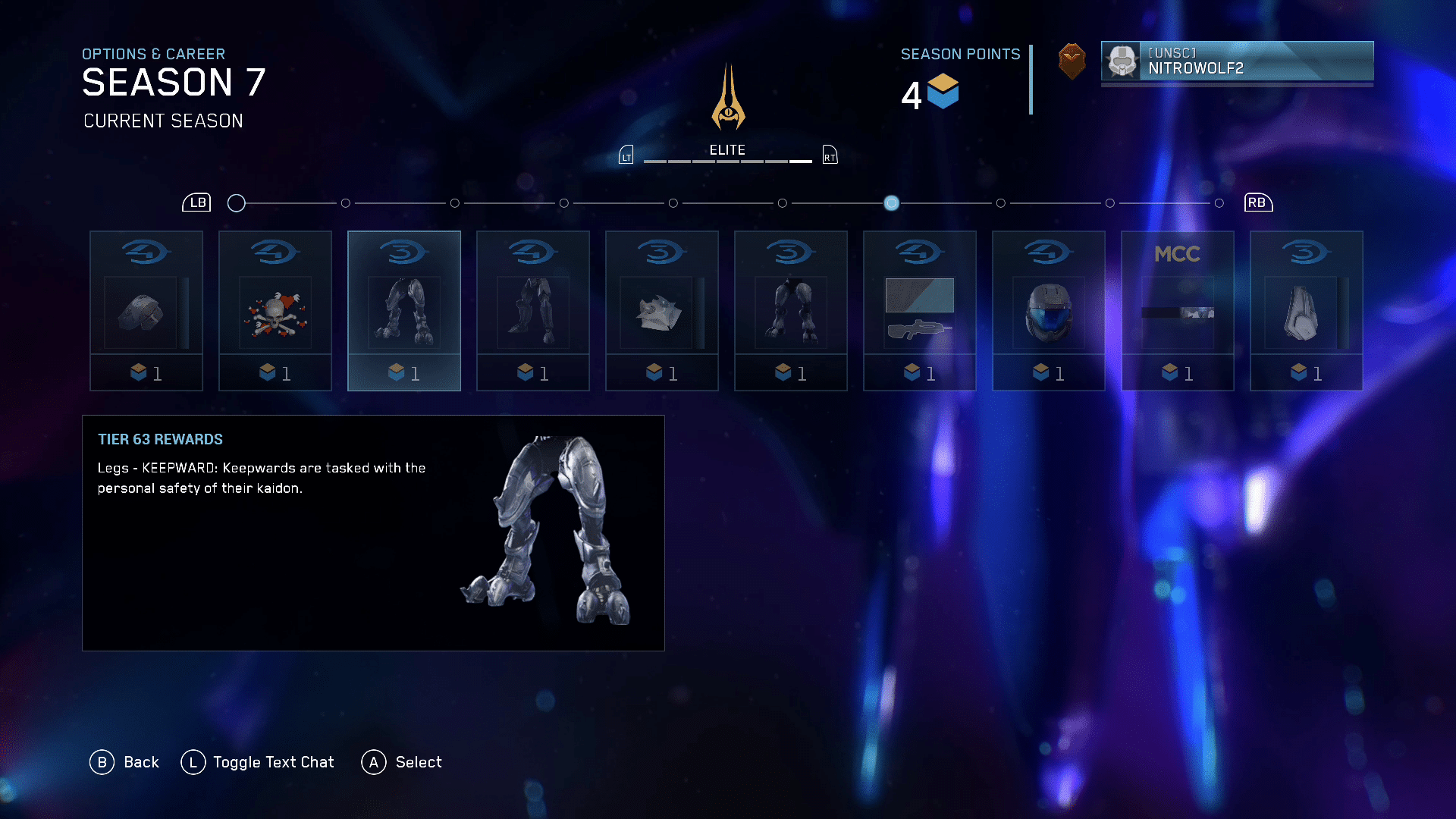Pick the rifle weapon skin reward tile

919,311
